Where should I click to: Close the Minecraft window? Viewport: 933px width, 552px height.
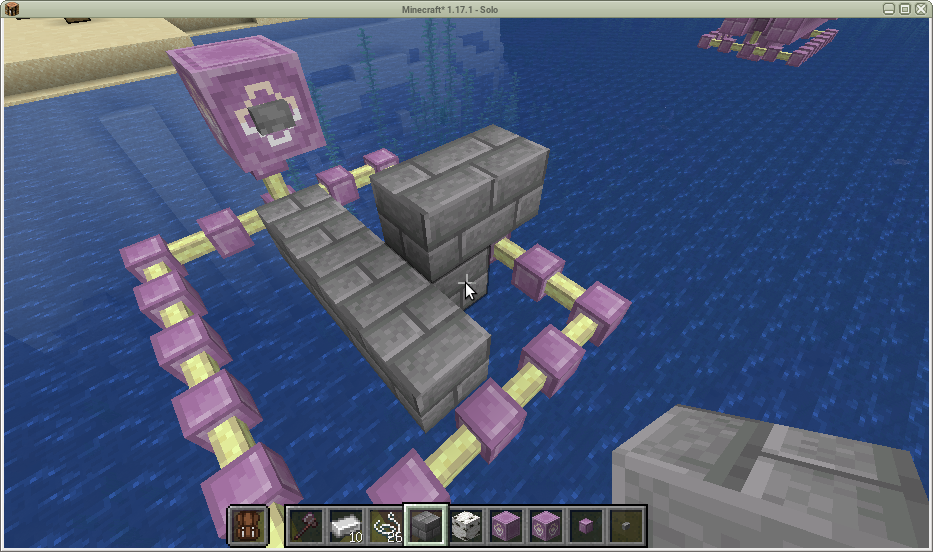(x=922, y=8)
